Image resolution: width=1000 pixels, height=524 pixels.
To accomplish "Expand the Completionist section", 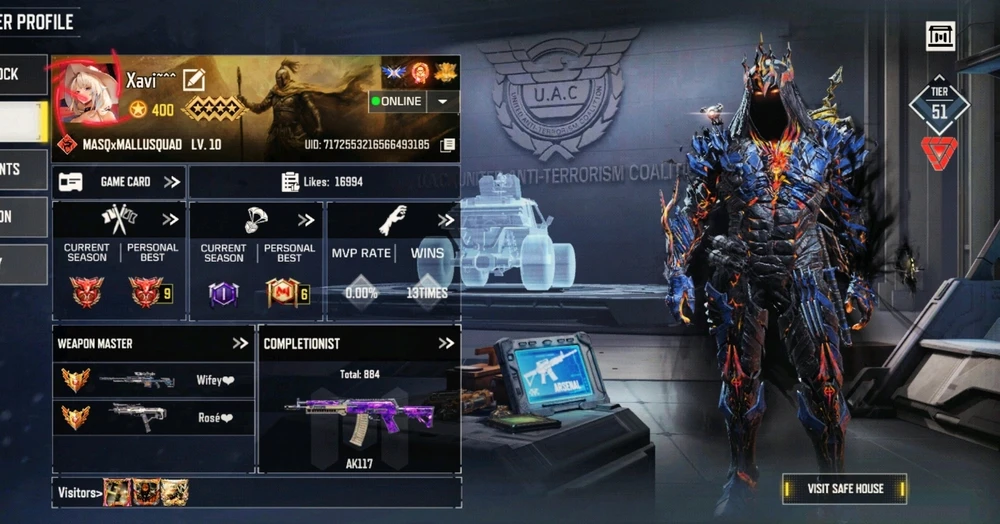I will [x=446, y=343].
